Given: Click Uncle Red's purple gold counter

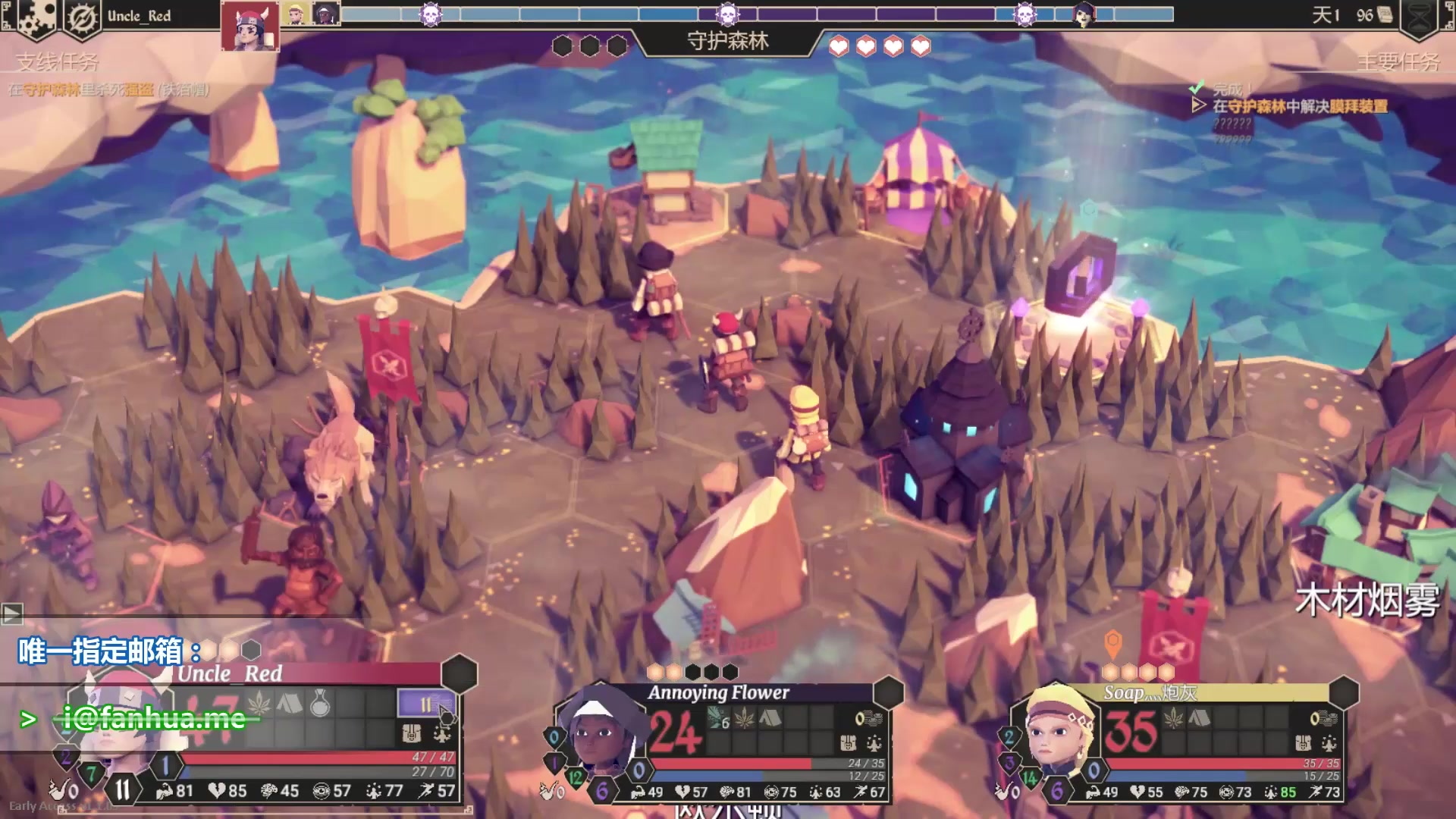Looking at the screenshot, I should (425, 704).
